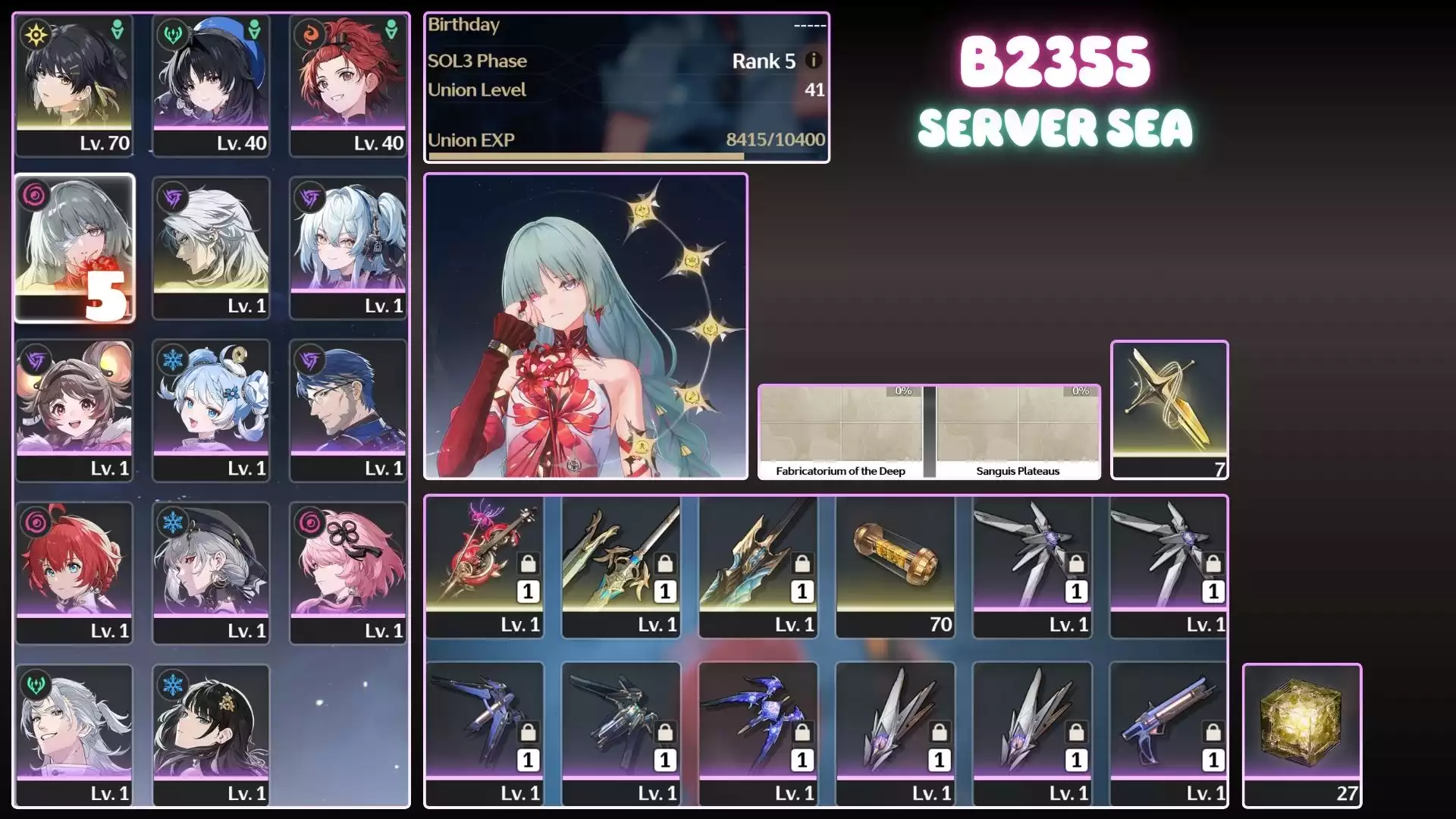The image size is (1456, 819).
Task: Select the teal-and-gold broadblade weapon slot
Action: (x=758, y=566)
